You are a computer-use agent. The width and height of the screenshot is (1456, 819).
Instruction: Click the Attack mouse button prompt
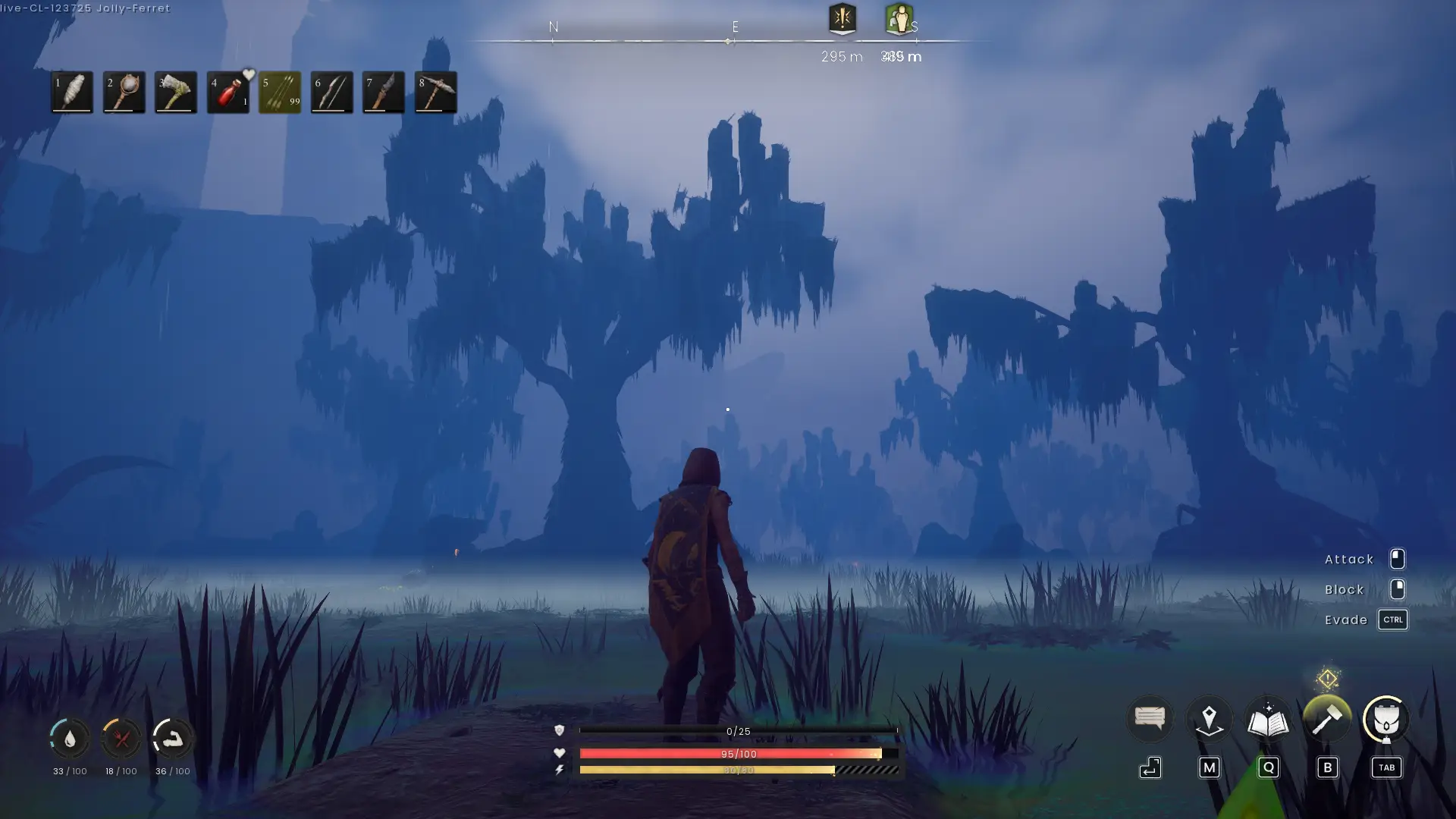click(x=1398, y=559)
